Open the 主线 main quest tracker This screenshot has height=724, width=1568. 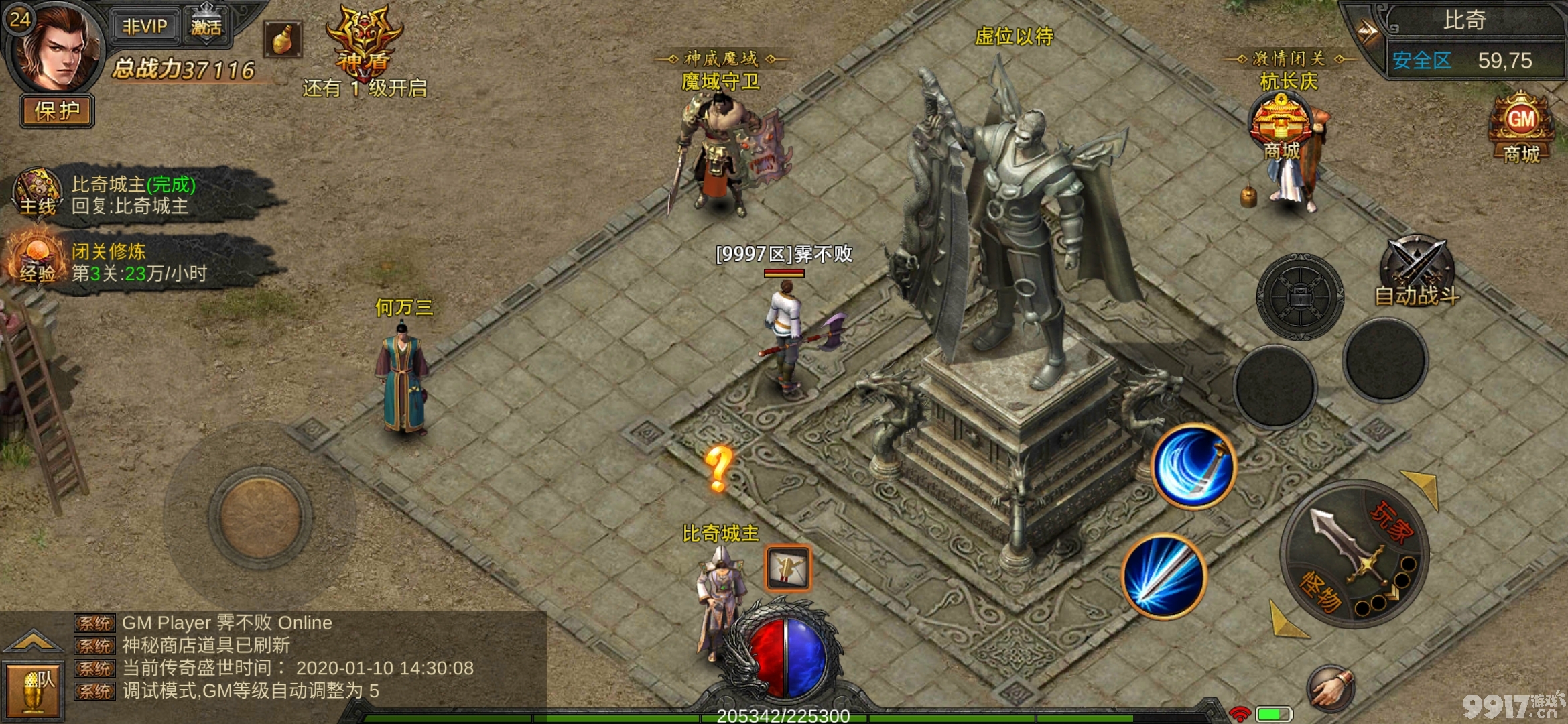pyautogui.click(x=38, y=192)
